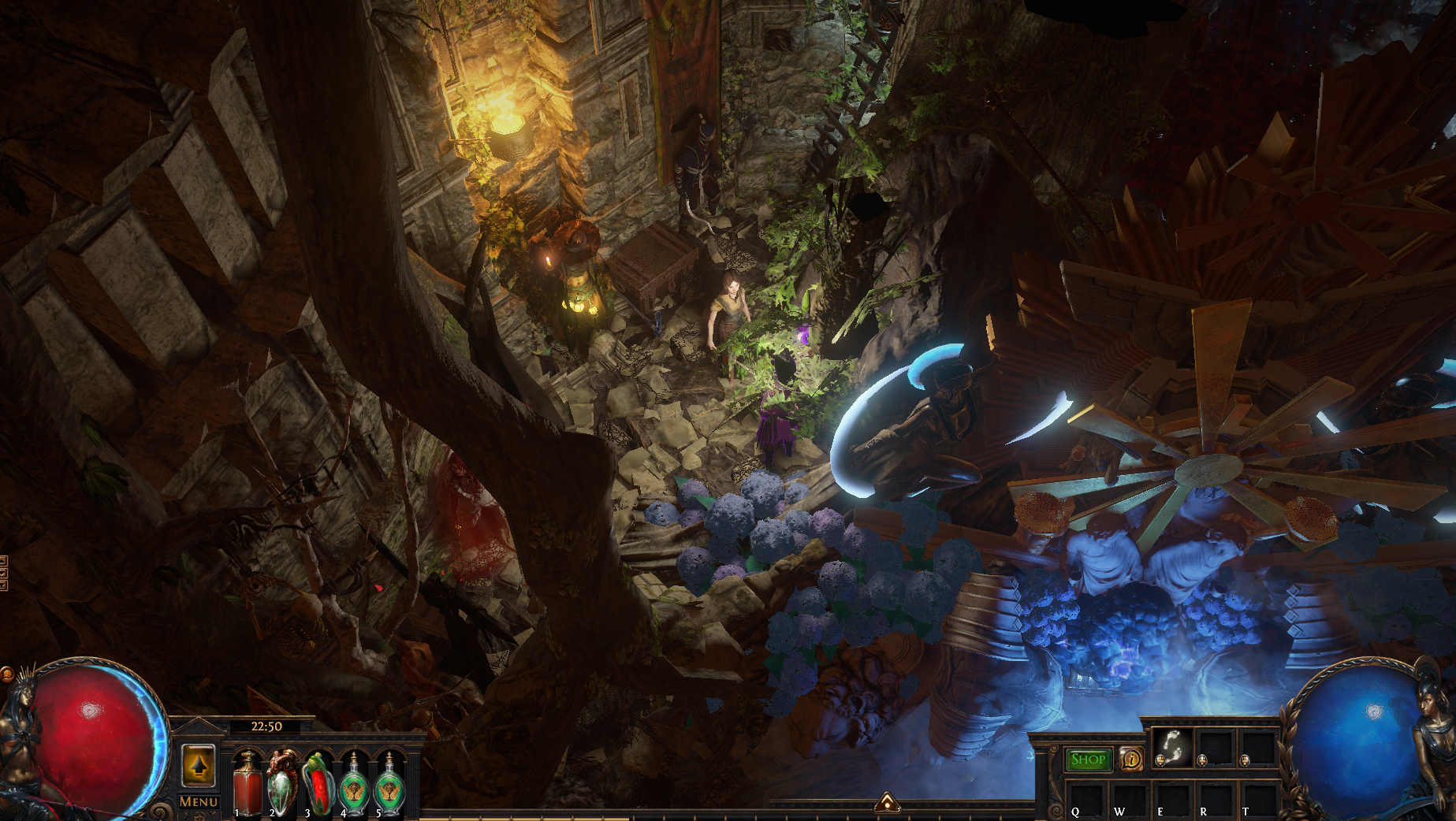
Task: Click the yellow level-up arrow button
Action: 198,765
